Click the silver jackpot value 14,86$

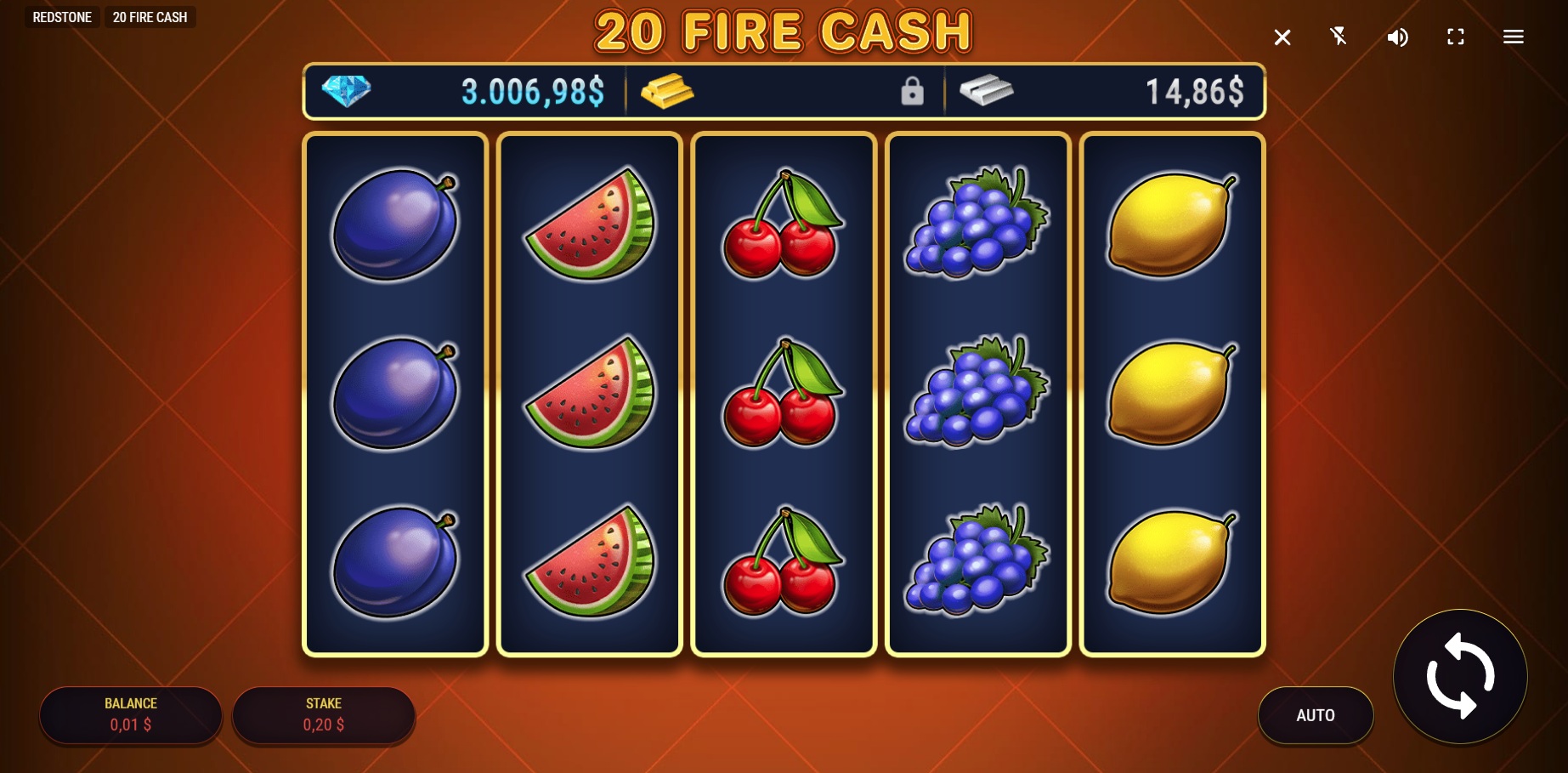pos(1194,91)
